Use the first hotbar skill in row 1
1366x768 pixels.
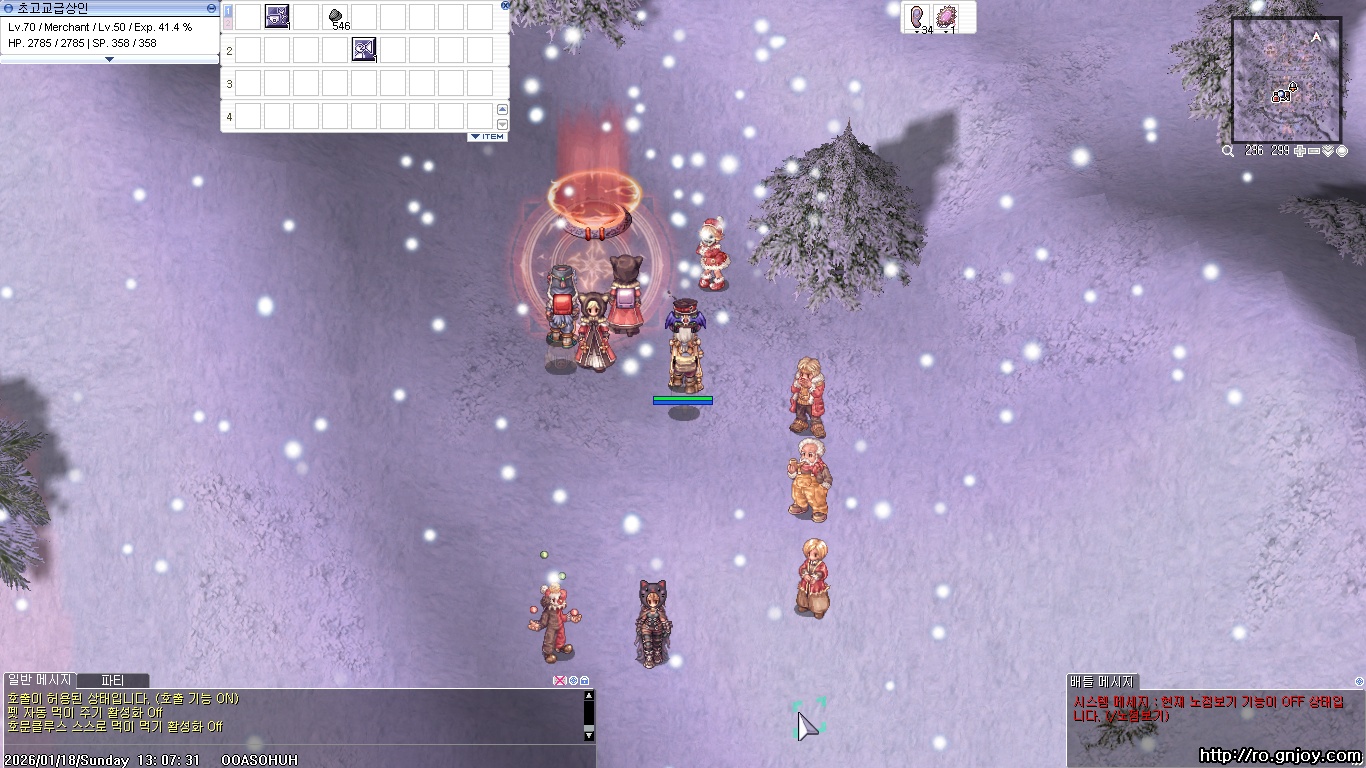[277, 16]
